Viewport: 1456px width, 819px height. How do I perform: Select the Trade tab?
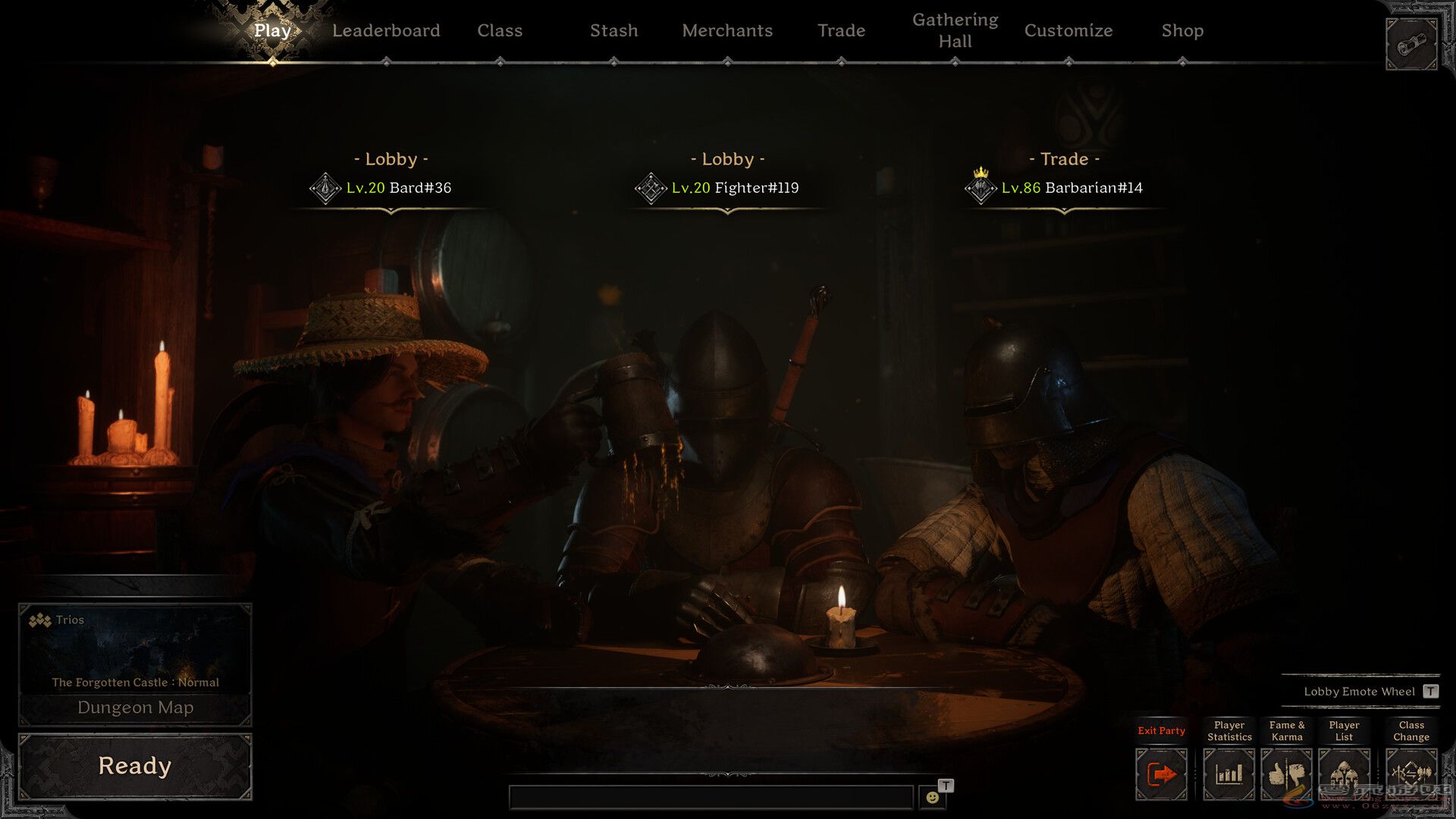pos(841,30)
